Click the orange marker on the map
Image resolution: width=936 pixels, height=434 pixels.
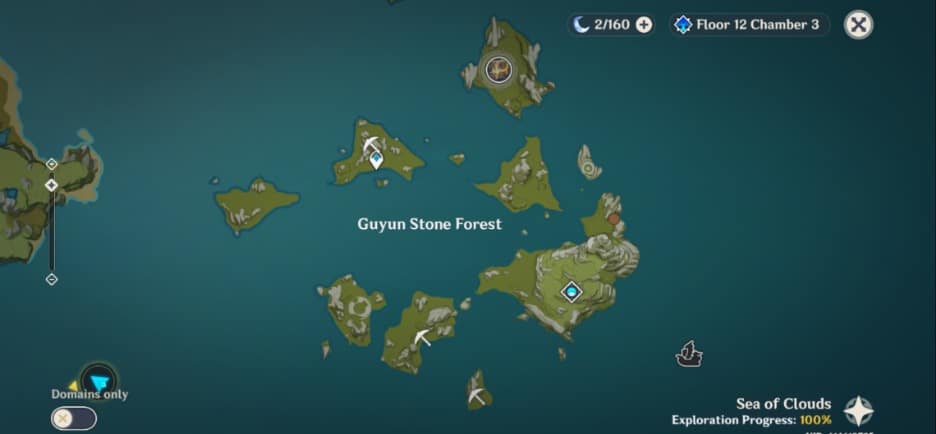point(613,218)
